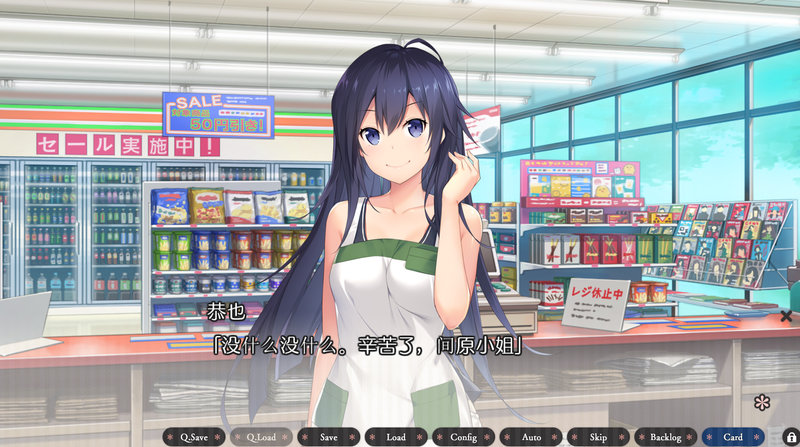This screenshot has width=800, height=447.
Task: Open the Load menu
Action: 396,437
